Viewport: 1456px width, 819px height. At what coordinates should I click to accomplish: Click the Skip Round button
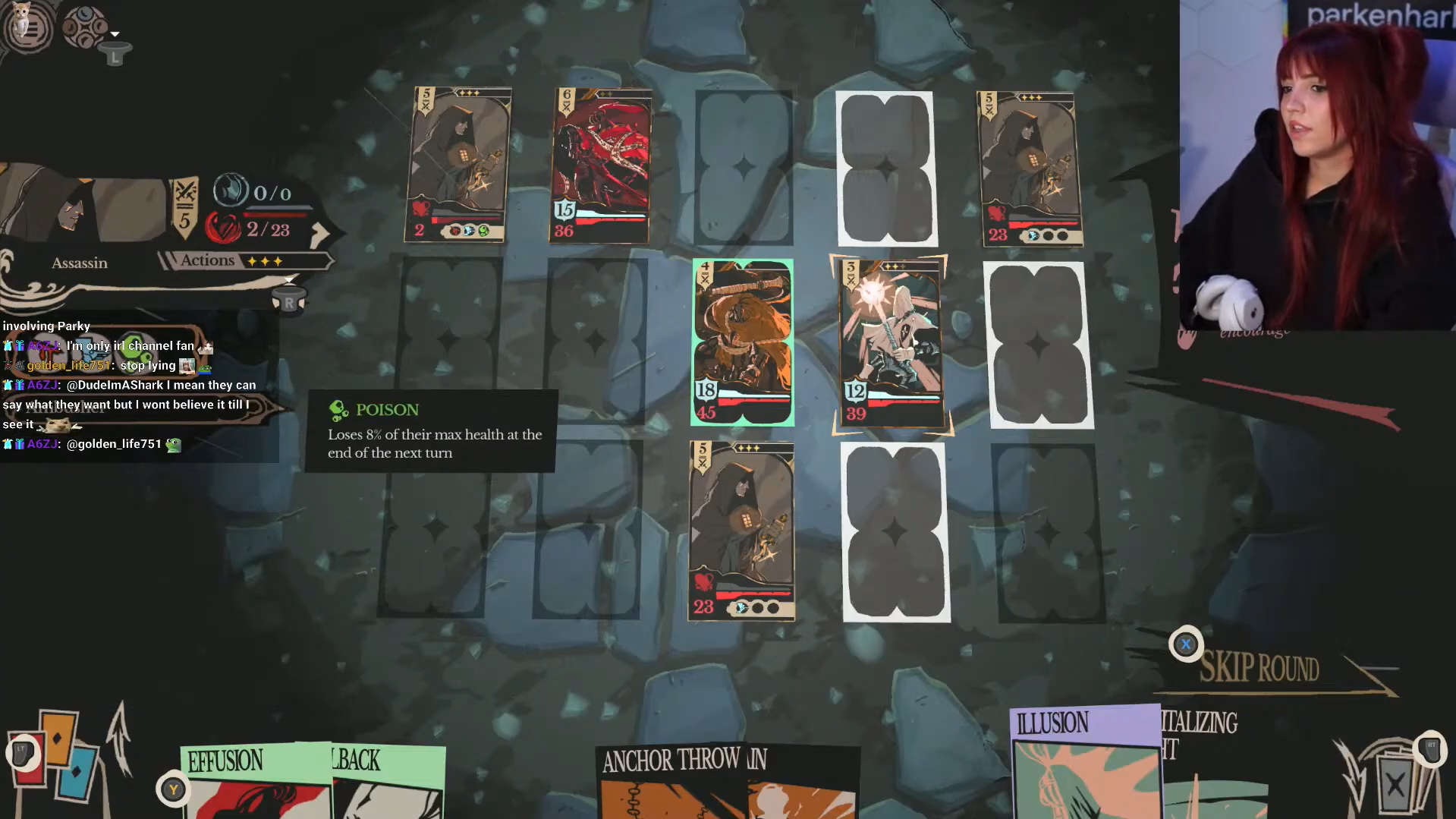(1259, 669)
